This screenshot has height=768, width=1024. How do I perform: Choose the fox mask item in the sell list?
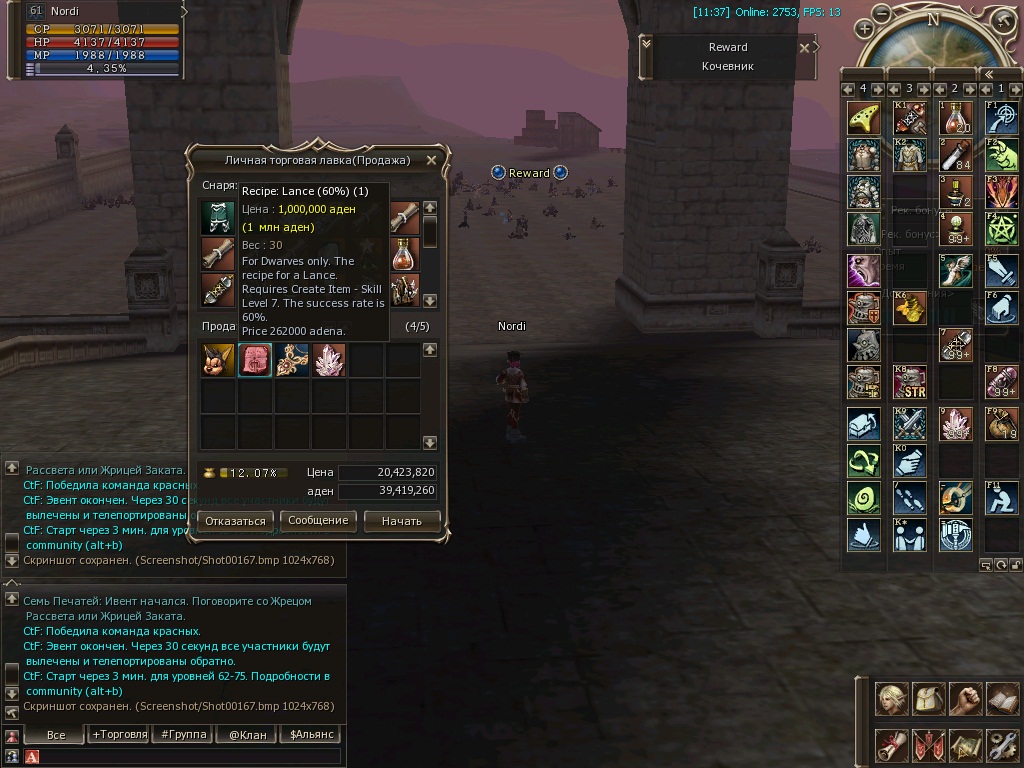click(218, 360)
